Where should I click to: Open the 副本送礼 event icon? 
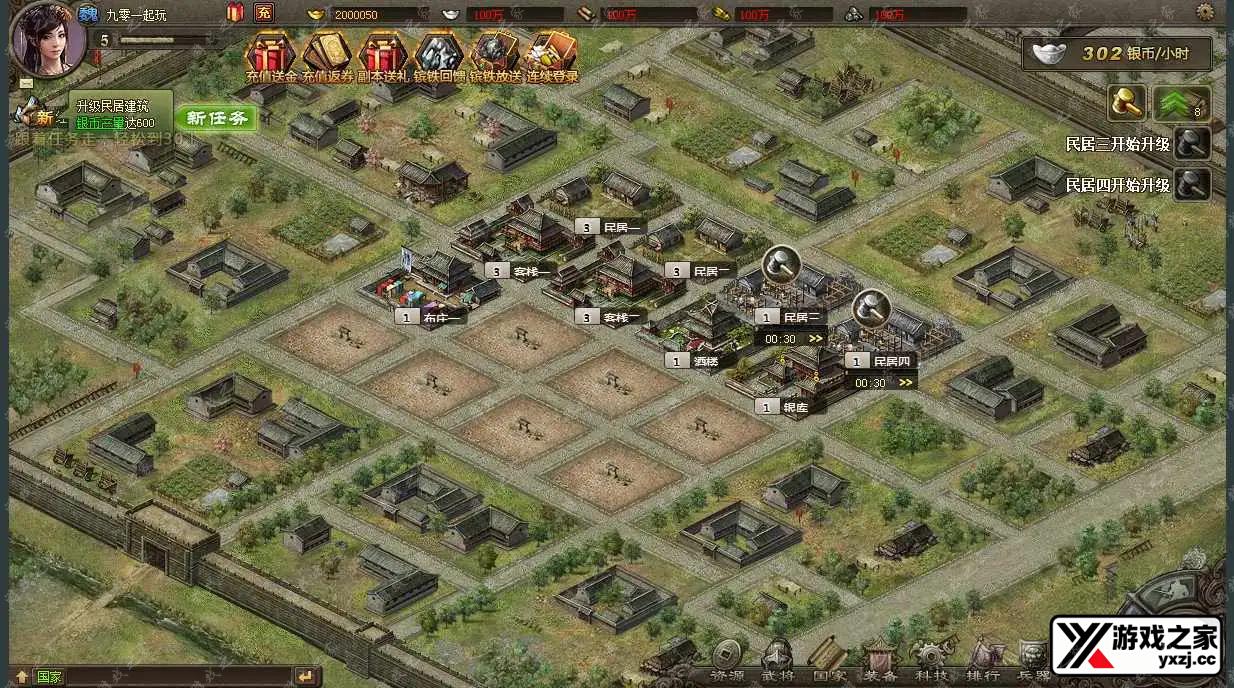[x=383, y=55]
